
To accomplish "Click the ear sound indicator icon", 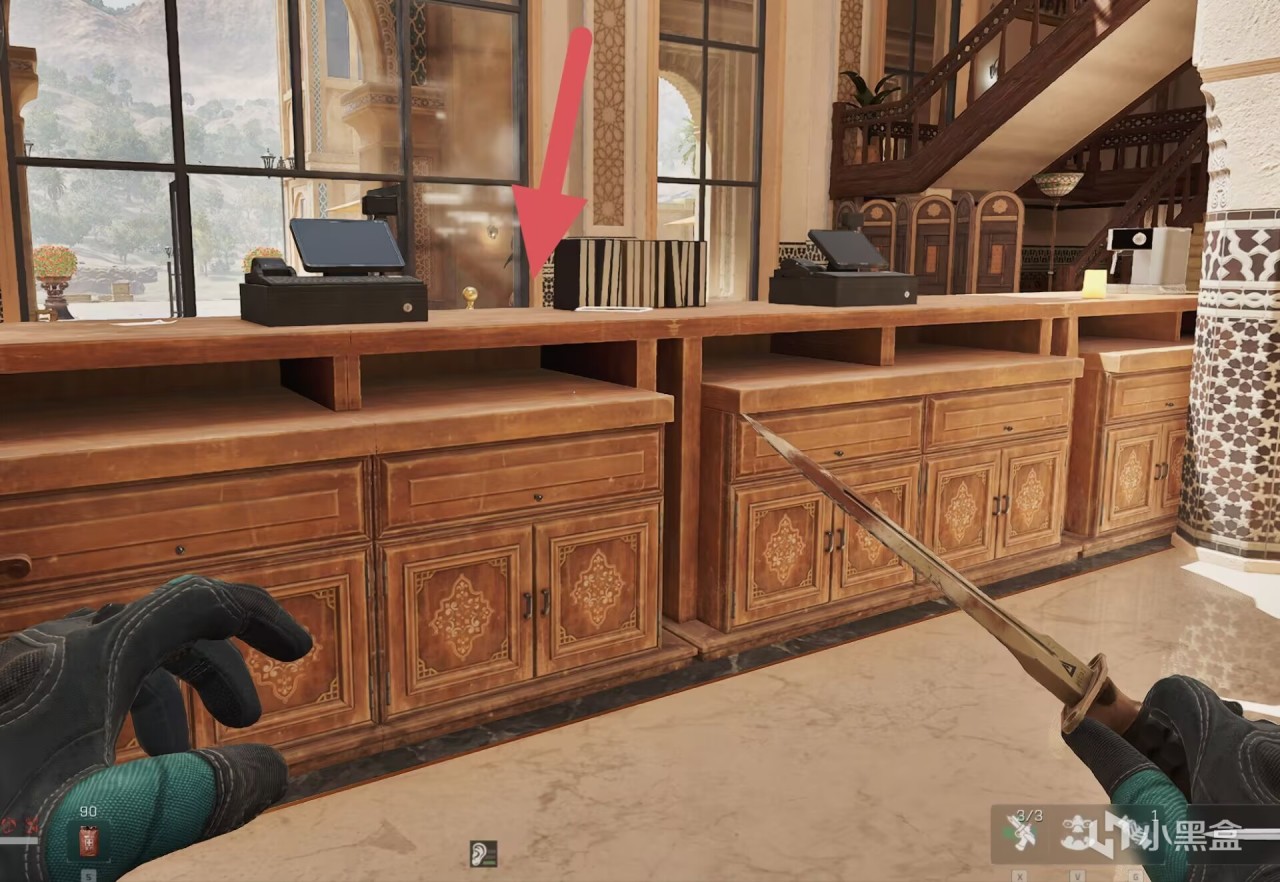I will [484, 853].
